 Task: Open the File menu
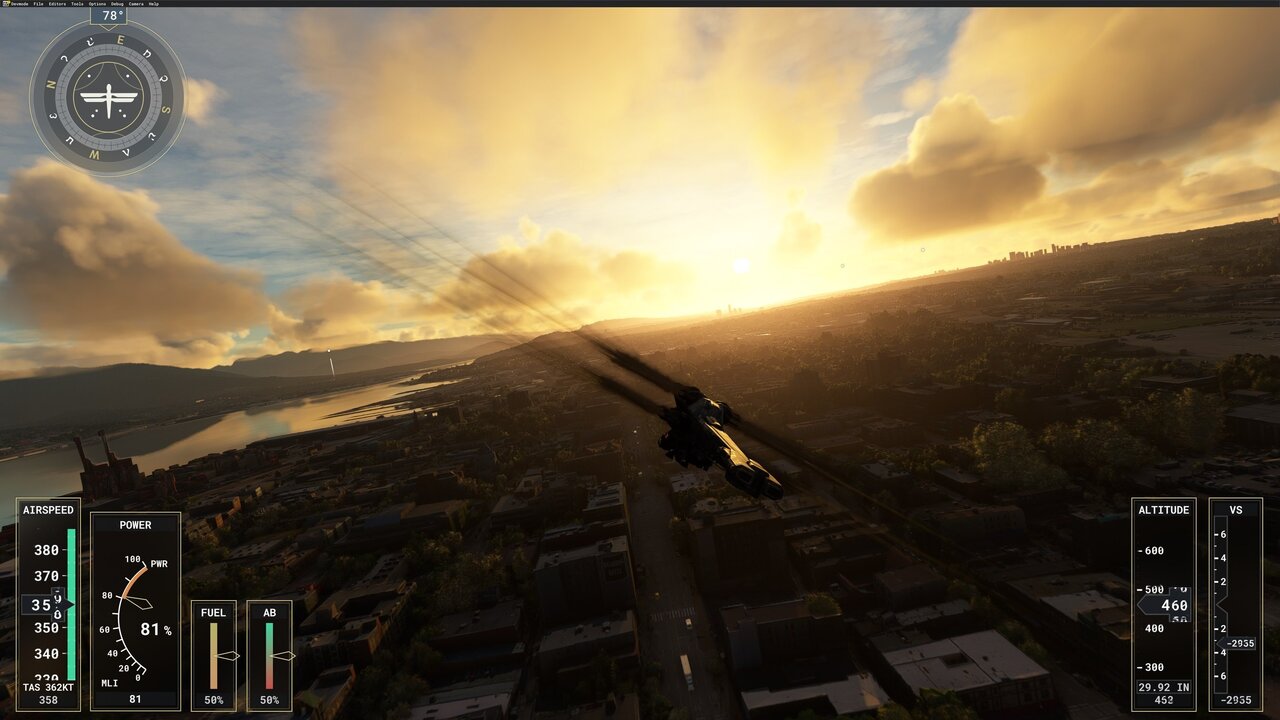tap(38, 4)
